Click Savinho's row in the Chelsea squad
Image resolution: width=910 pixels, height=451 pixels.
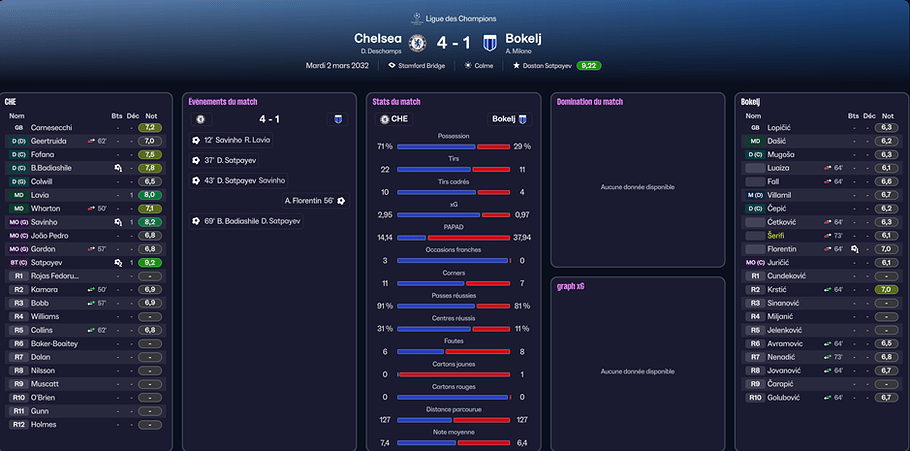(46, 222)
